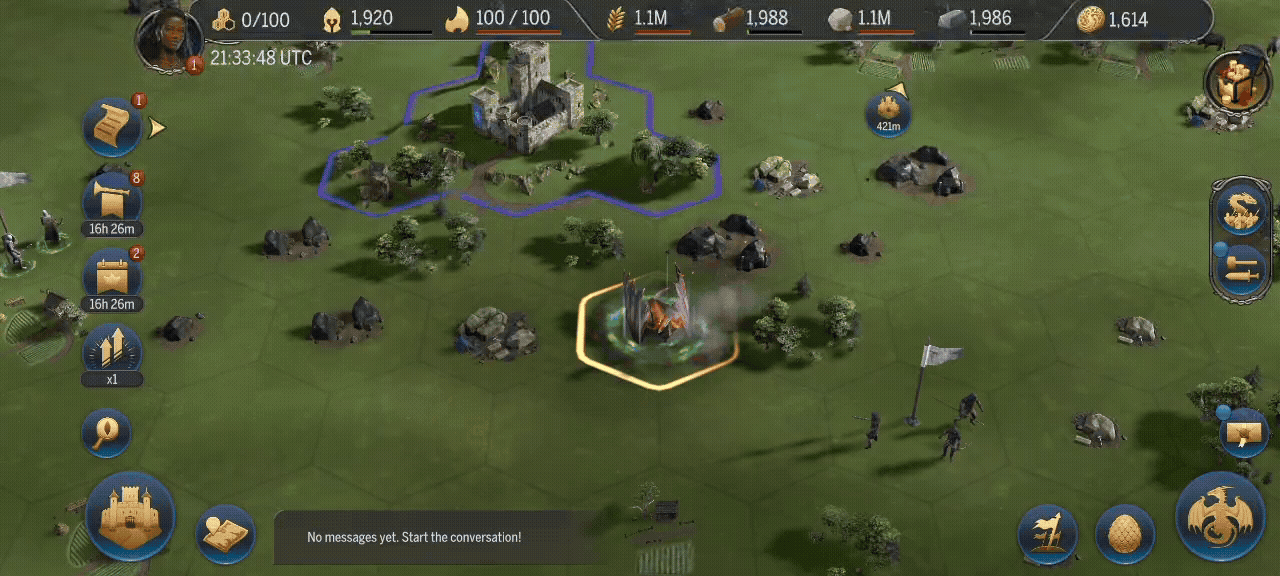Tap the gold coin balance
The height and width of the screenshot is (576, 1280).
tap(1112, 19)
